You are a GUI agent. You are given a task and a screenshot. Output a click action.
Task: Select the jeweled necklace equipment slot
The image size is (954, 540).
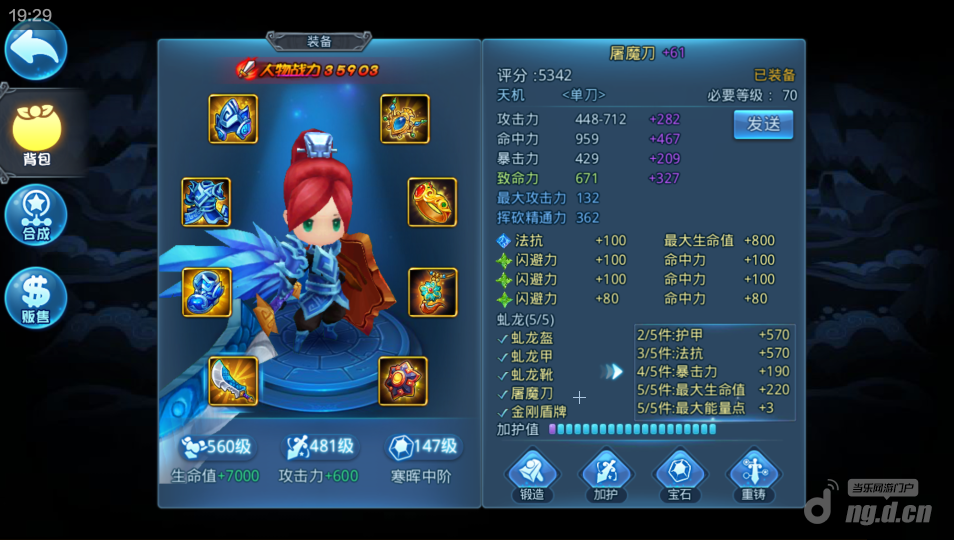pyautogui.click(x=404, y=119)
